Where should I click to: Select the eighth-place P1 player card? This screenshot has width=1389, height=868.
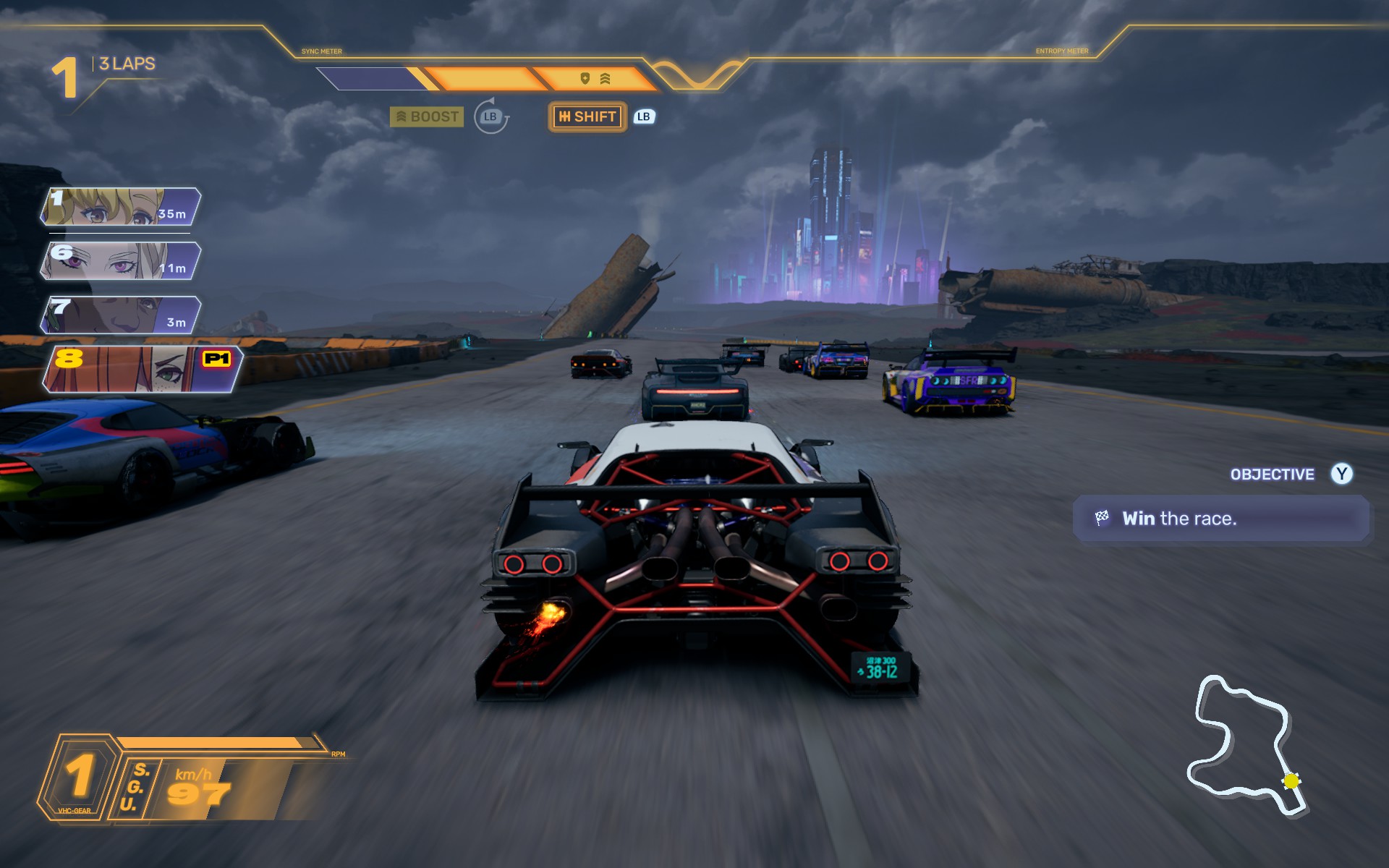(x=142, y=369)
